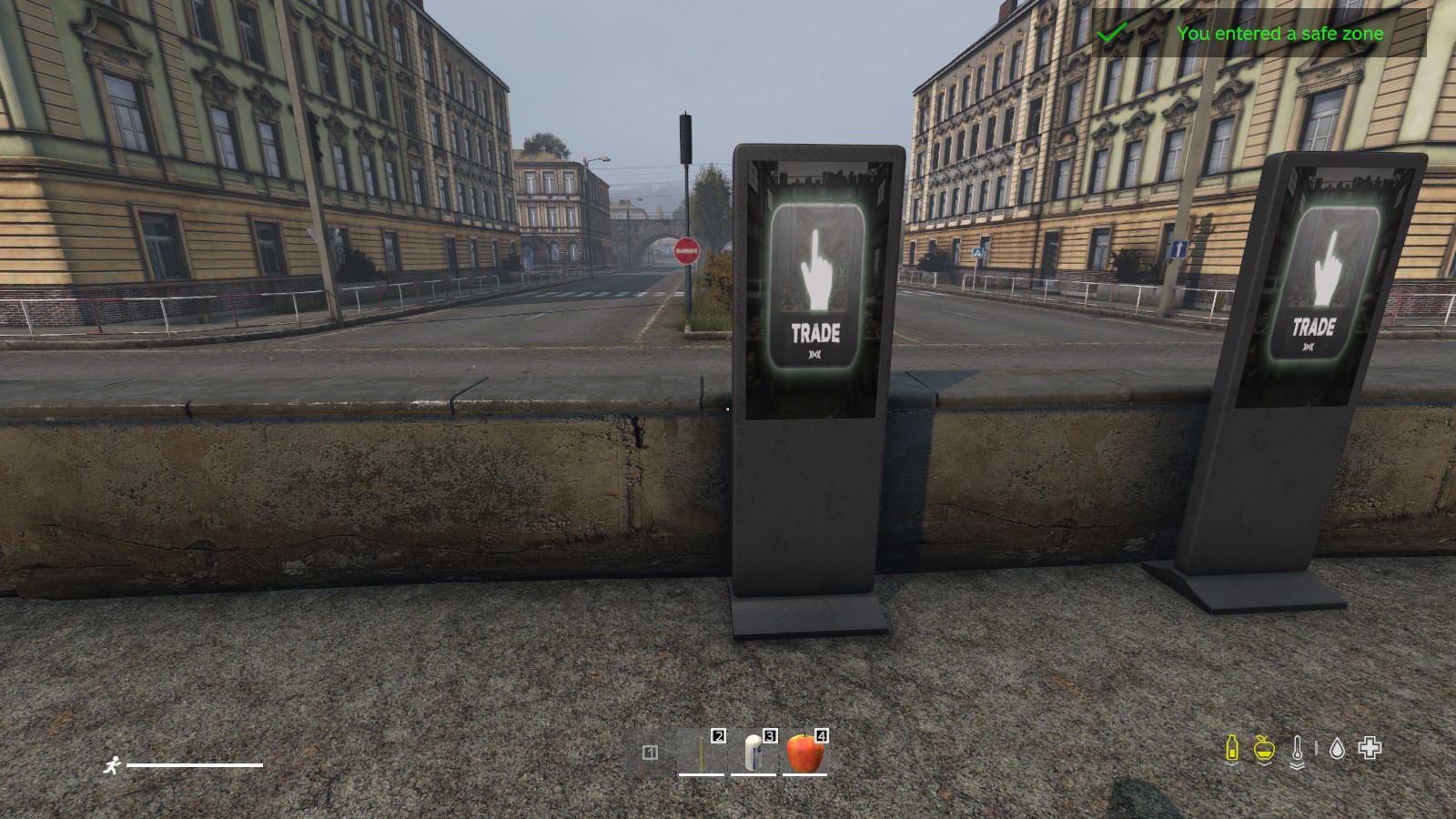This screenshot has height=819, width=1456.
Task: Select the white canister in hotbar slot 3
Action: (753, 753)
